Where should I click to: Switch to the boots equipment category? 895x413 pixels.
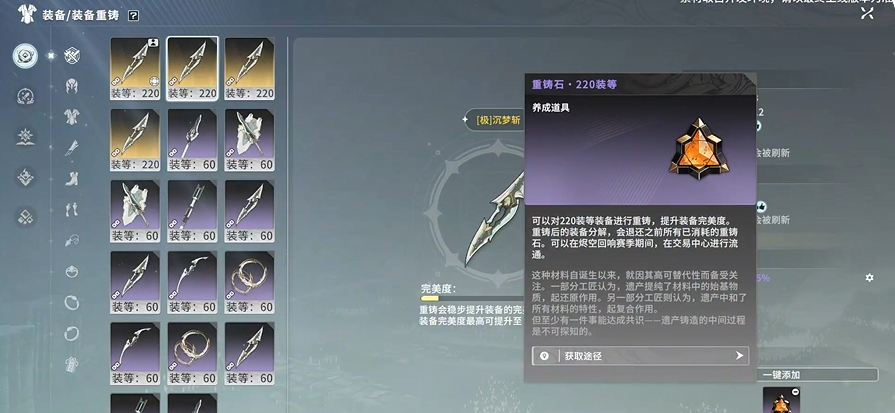point(71,179)
